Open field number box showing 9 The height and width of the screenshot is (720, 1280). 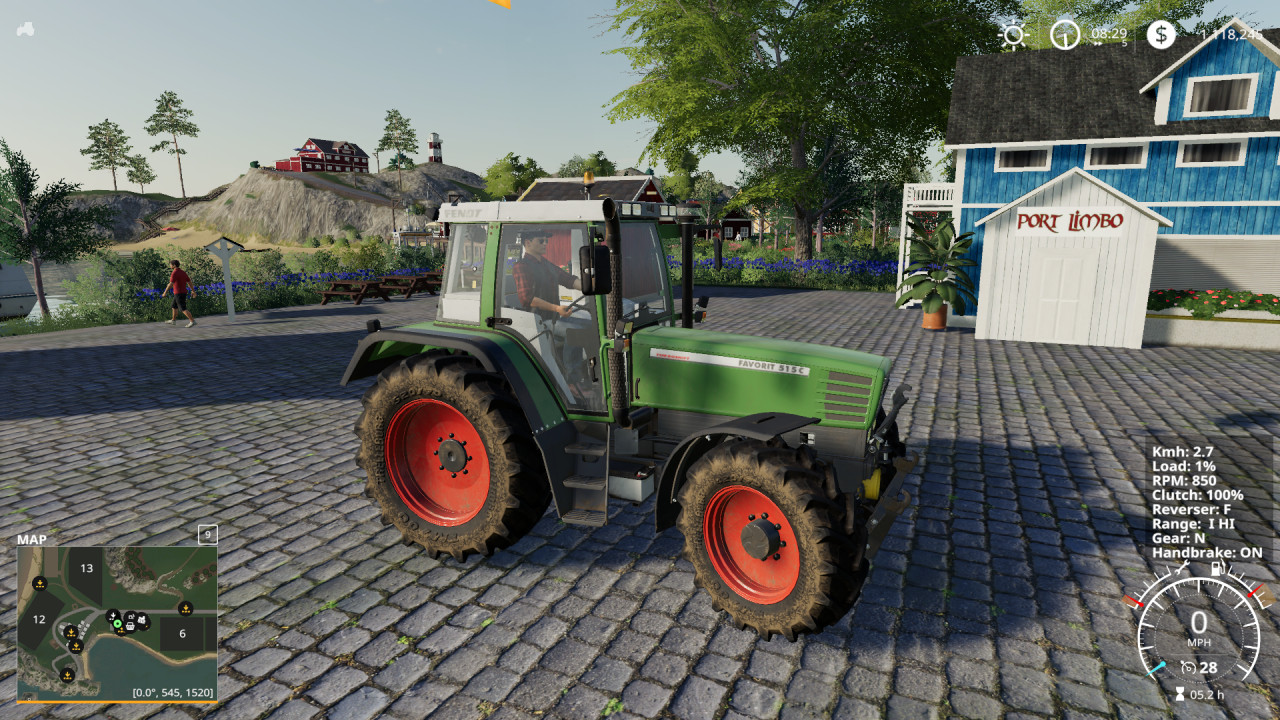208,536
